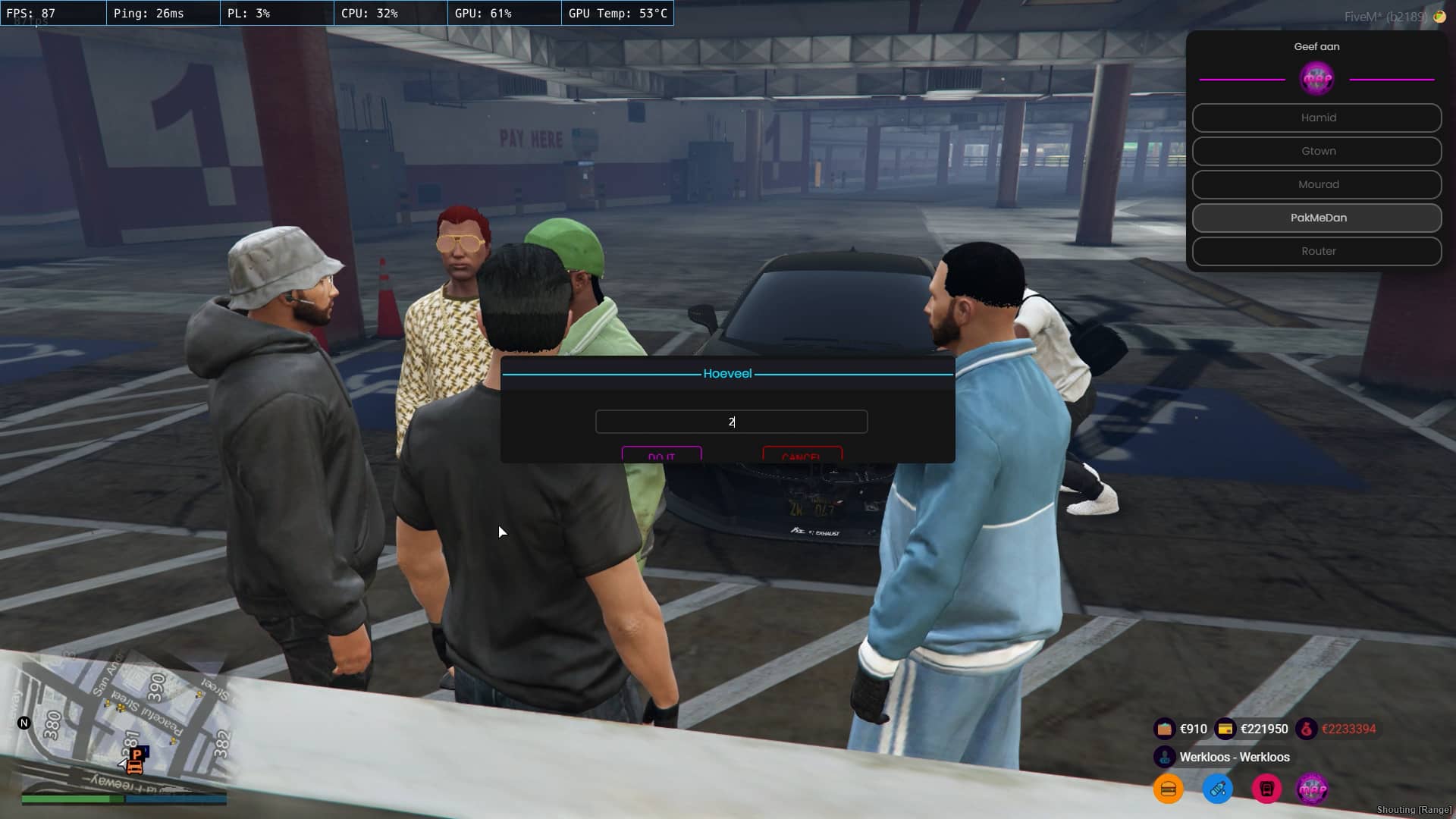Cancel the Hoeveel dialog
The image size is (1456, 819).
tap(802, 455)
